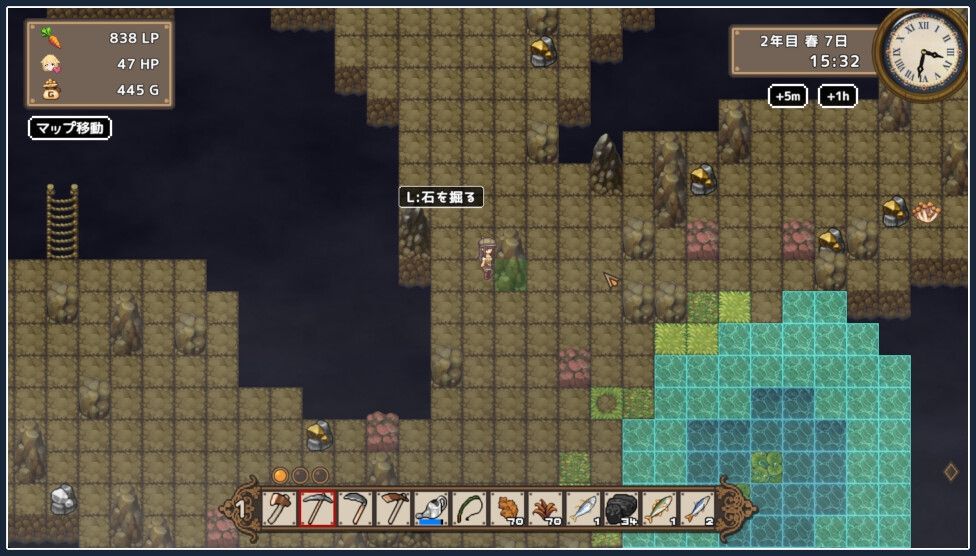Select the axe in the hotbar
Image resolution: width=976 pixels, height=556 pixels.
(x=279, y=509)
